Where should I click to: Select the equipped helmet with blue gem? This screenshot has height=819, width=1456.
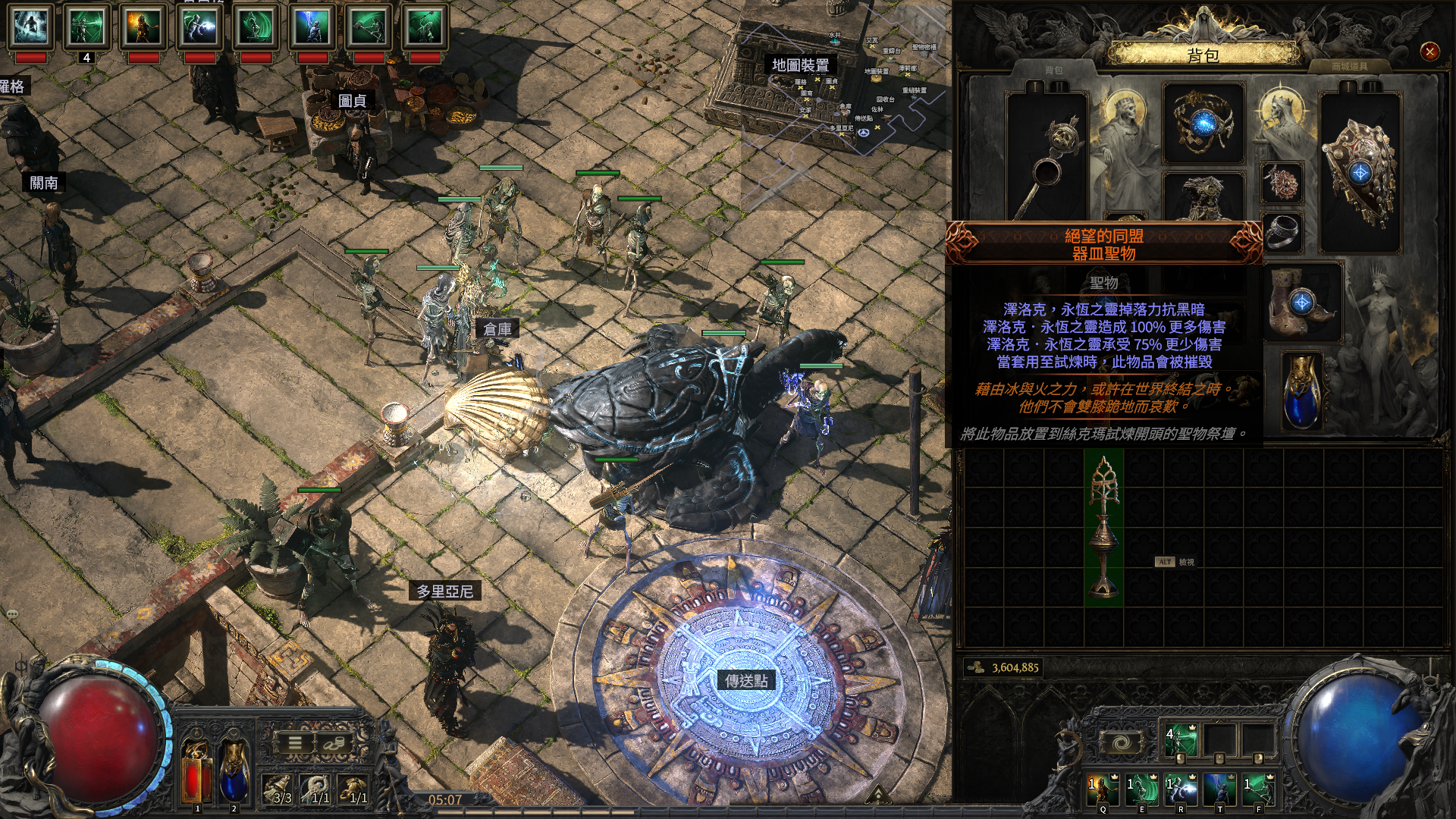coord(1203,123)
